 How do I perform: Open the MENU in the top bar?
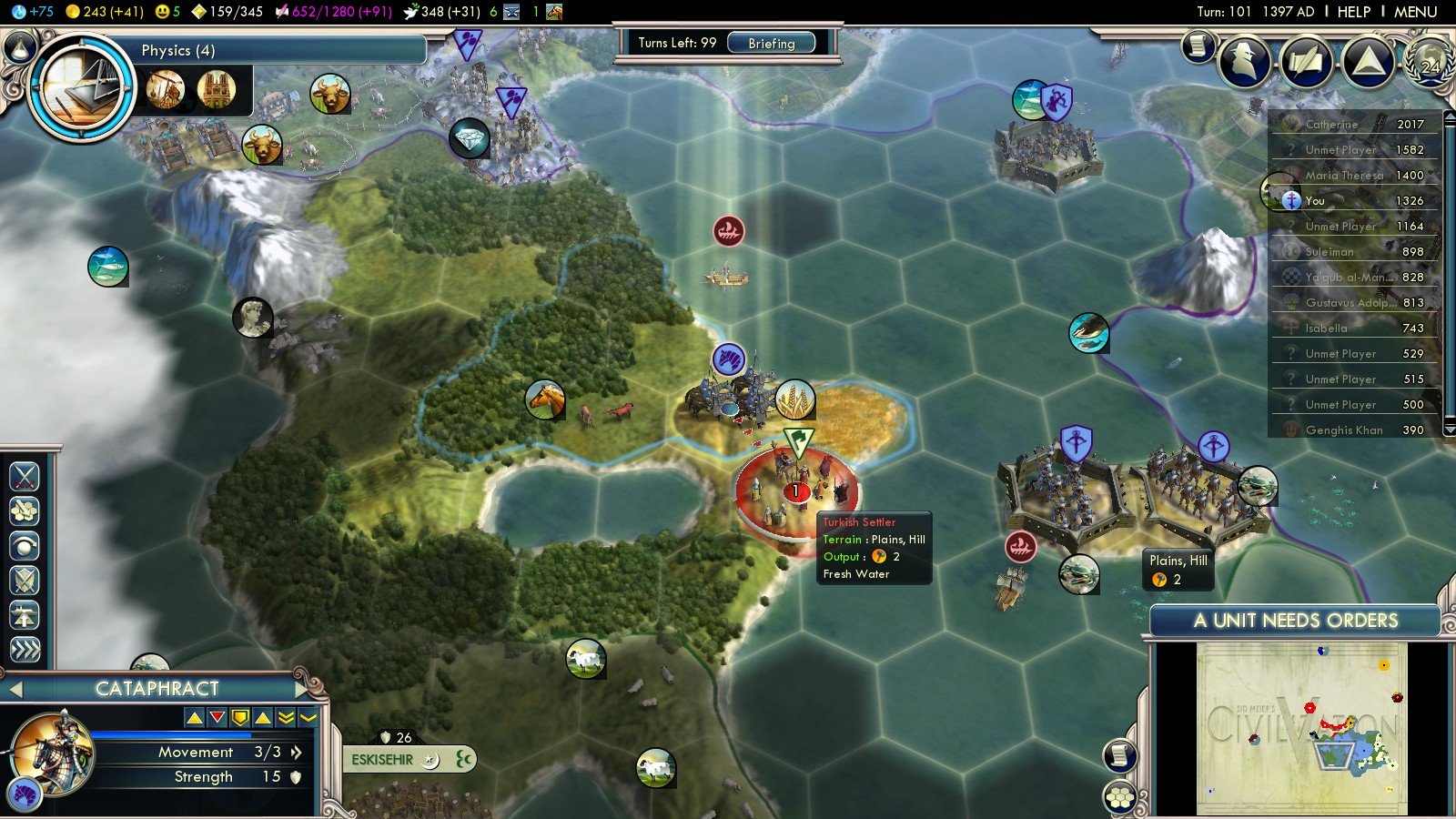click(x=1415, y=12)
